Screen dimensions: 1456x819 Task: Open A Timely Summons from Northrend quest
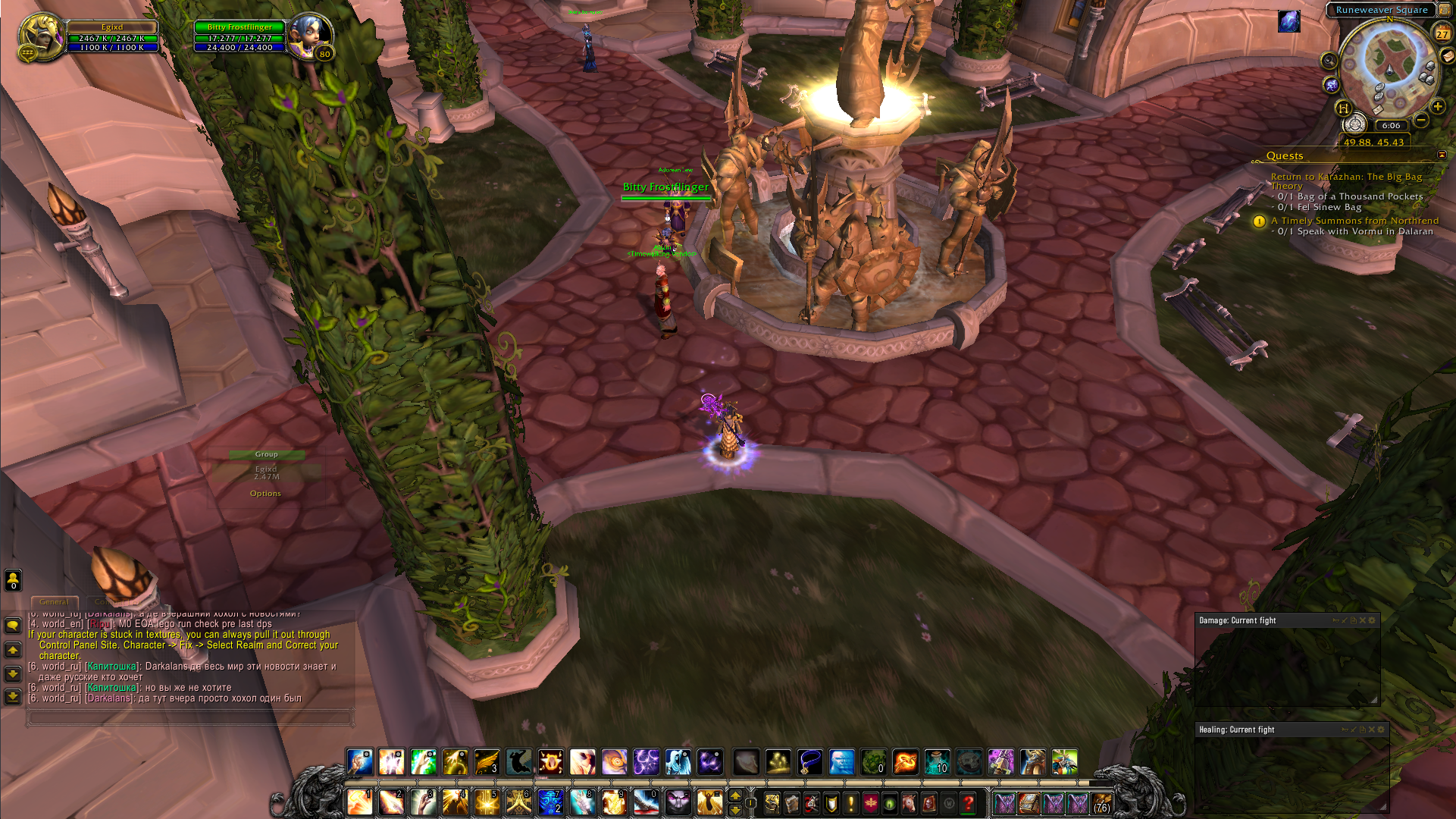click(x=1354, y=221)
